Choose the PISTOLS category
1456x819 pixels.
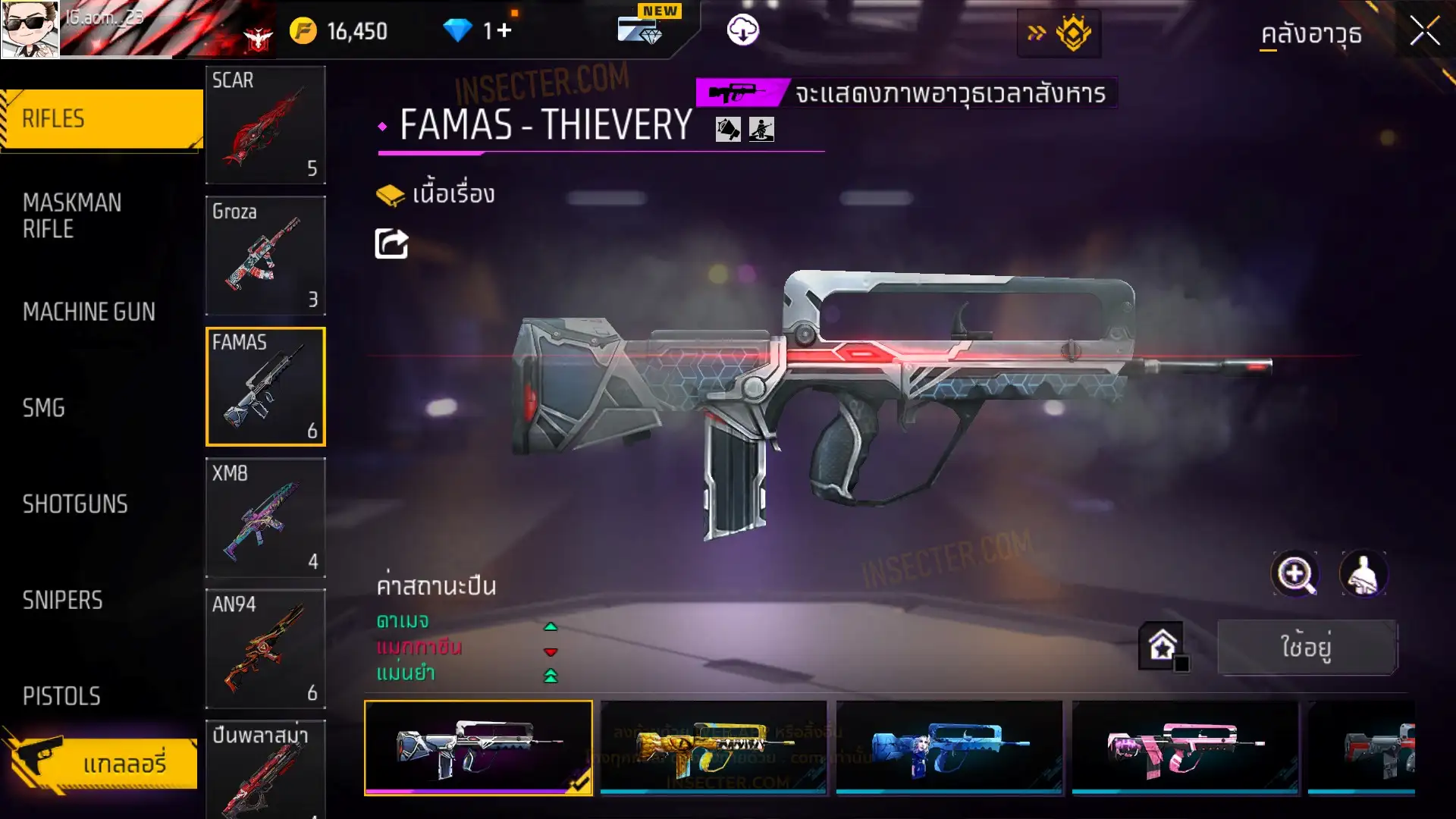point(61,696)
